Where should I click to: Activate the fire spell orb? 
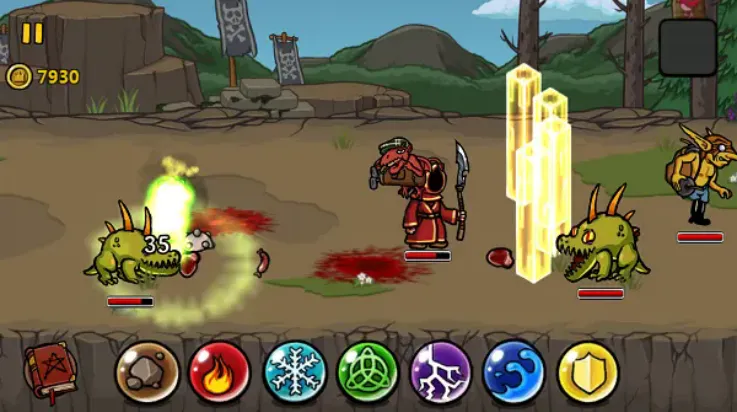coord(220,372)
